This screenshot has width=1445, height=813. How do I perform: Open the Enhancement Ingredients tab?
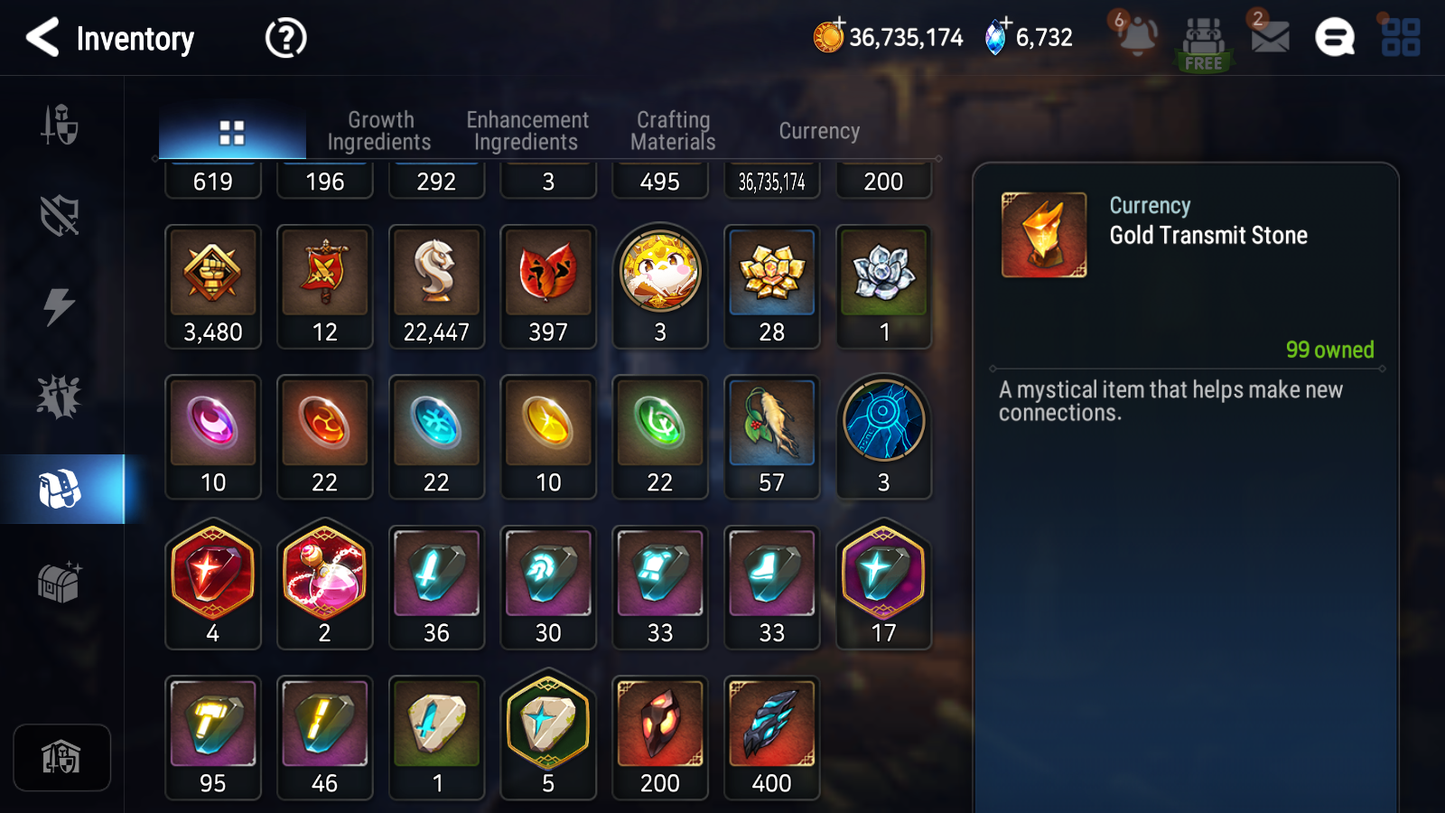[x=527, y=131]
